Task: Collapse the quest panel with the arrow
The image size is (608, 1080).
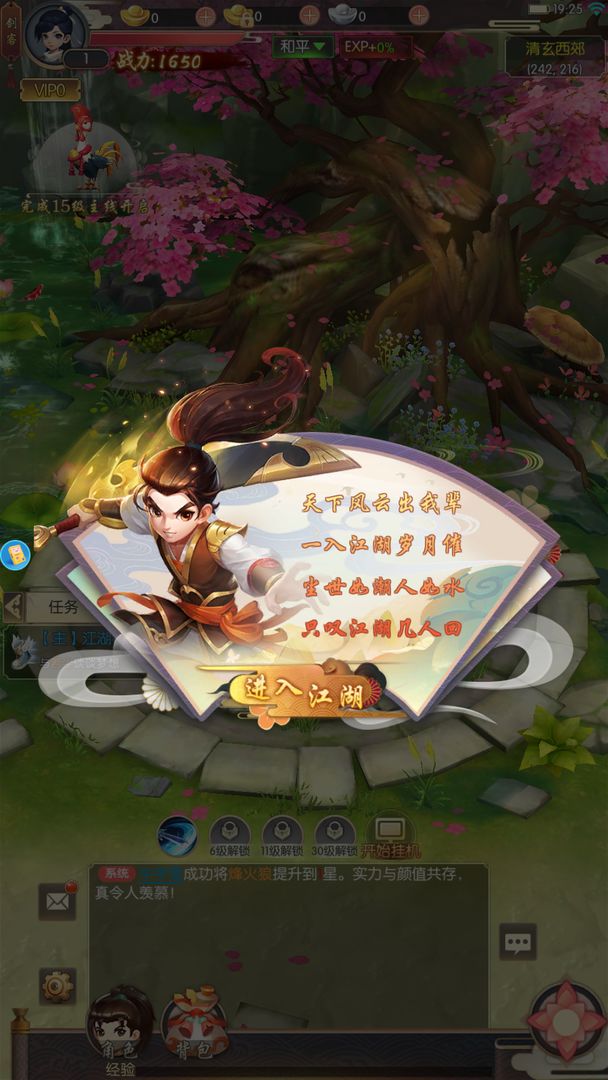Action: [x=13, y=605]
